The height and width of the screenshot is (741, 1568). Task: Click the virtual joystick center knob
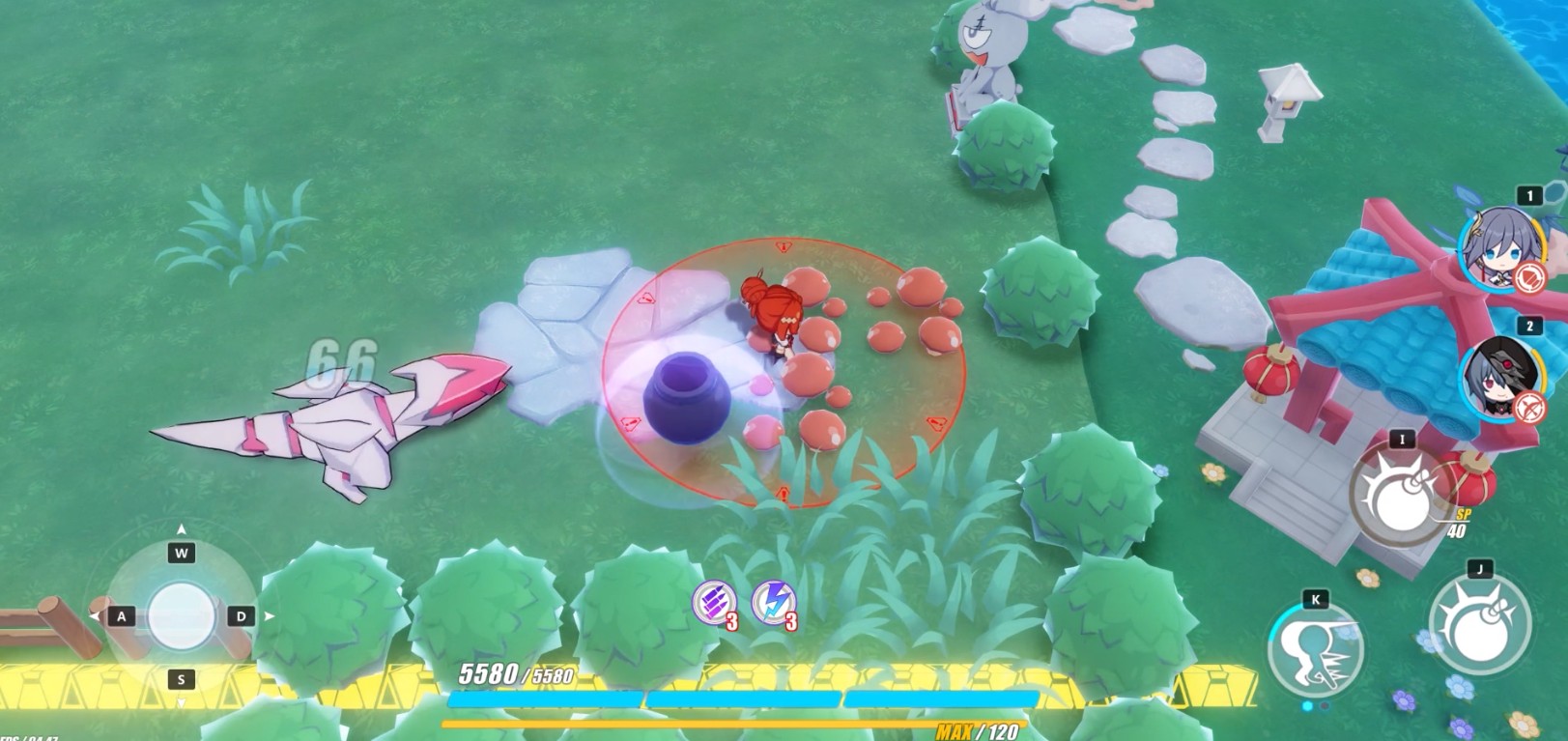coord(182,615)
